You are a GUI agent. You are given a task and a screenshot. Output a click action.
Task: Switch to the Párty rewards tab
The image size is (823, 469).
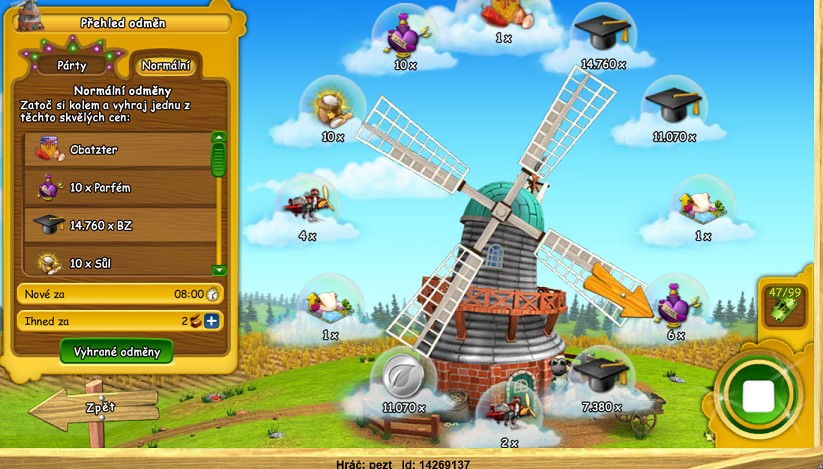pos(71,65)
